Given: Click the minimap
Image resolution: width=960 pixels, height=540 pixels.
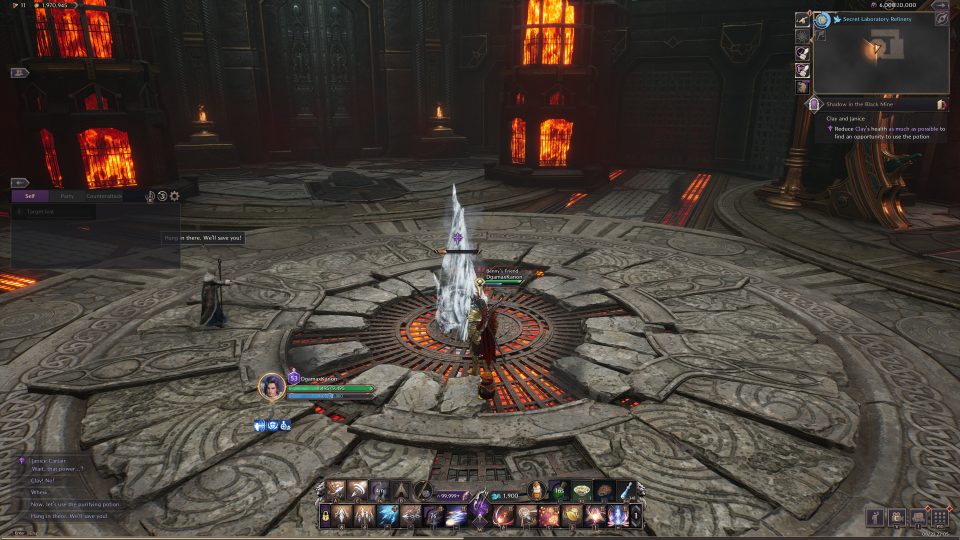Looking at the screenshot, I should point(881,60).
